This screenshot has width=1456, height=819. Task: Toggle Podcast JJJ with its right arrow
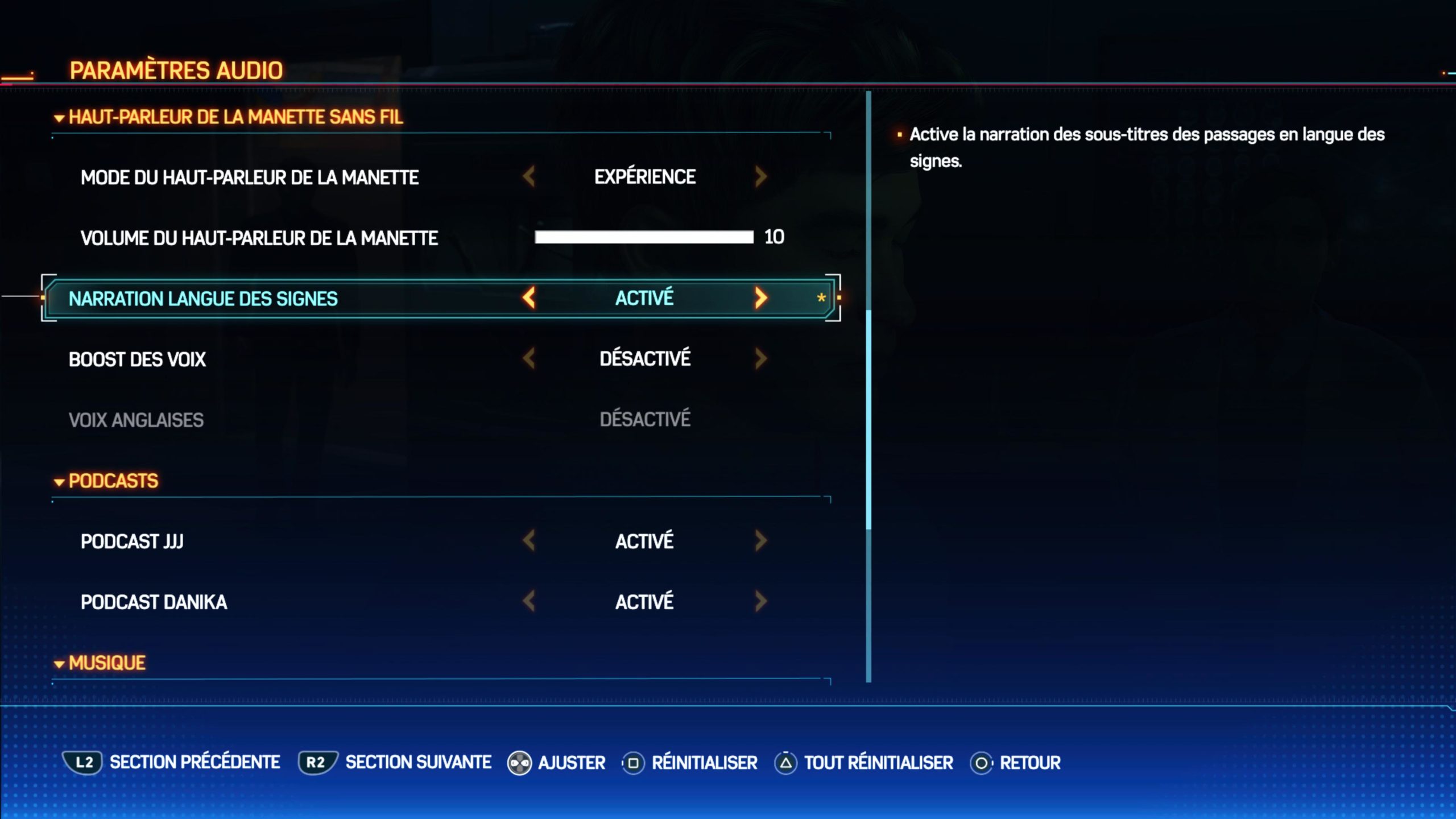(761, 541)
